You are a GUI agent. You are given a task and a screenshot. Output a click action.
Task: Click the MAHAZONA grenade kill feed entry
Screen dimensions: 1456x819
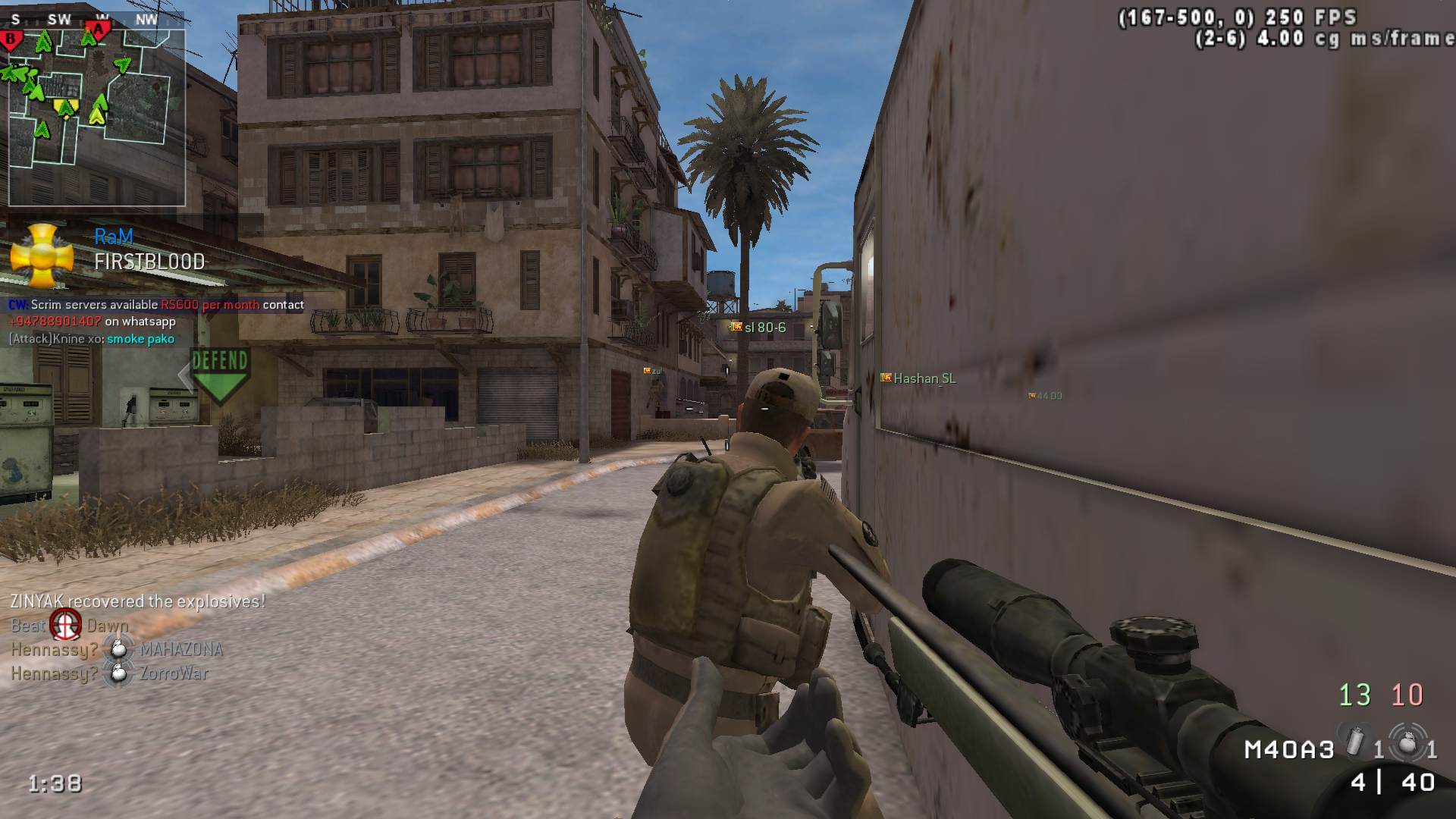pyautogui.click(x=117, y=649)
